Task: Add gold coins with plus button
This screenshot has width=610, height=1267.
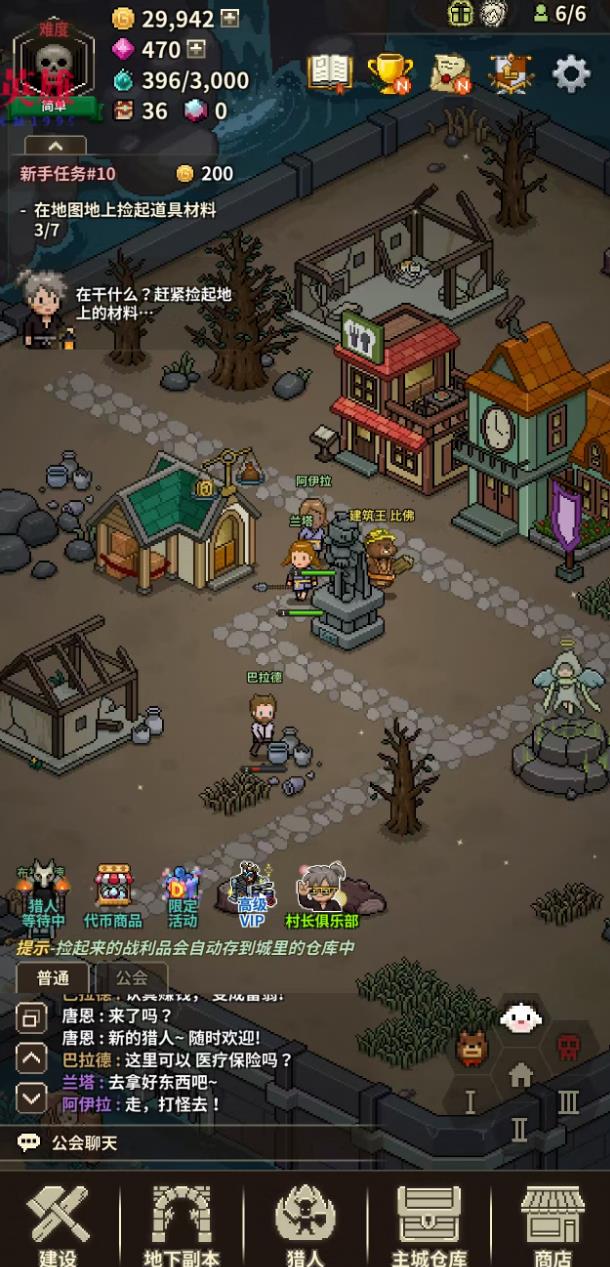Action: click(230, 19)
